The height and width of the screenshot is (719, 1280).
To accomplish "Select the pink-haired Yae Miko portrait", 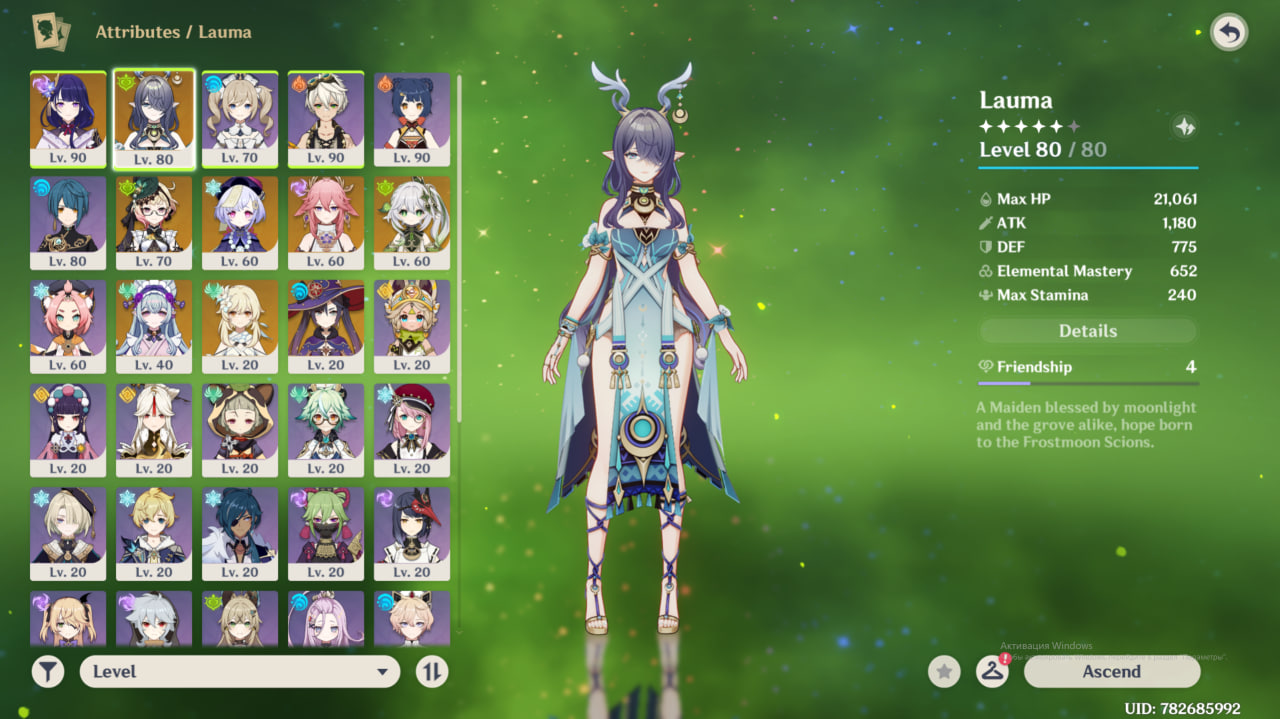I will tap(326, 222).
